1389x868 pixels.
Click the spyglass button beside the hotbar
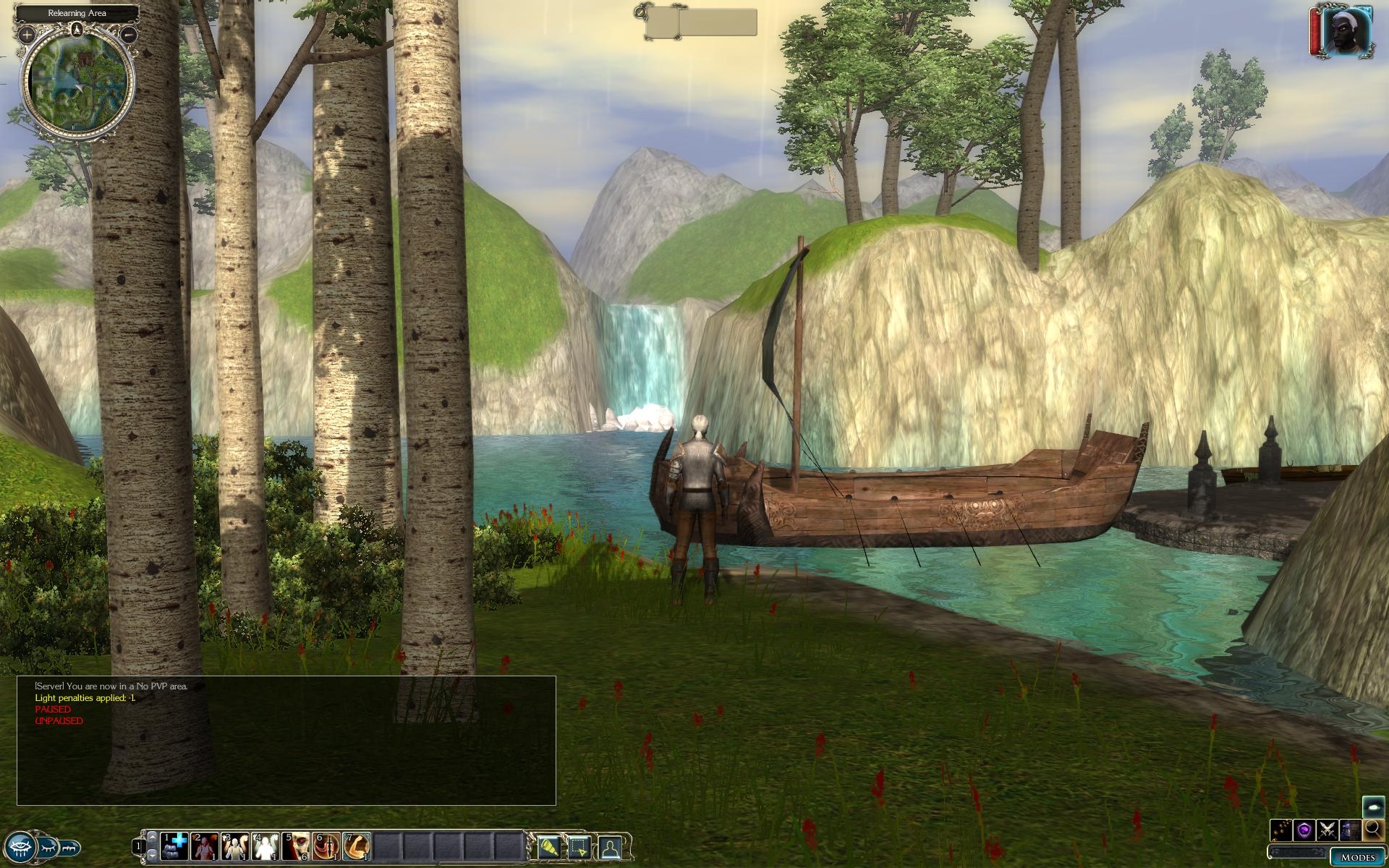pyautogui.click(x=548, y=846)
